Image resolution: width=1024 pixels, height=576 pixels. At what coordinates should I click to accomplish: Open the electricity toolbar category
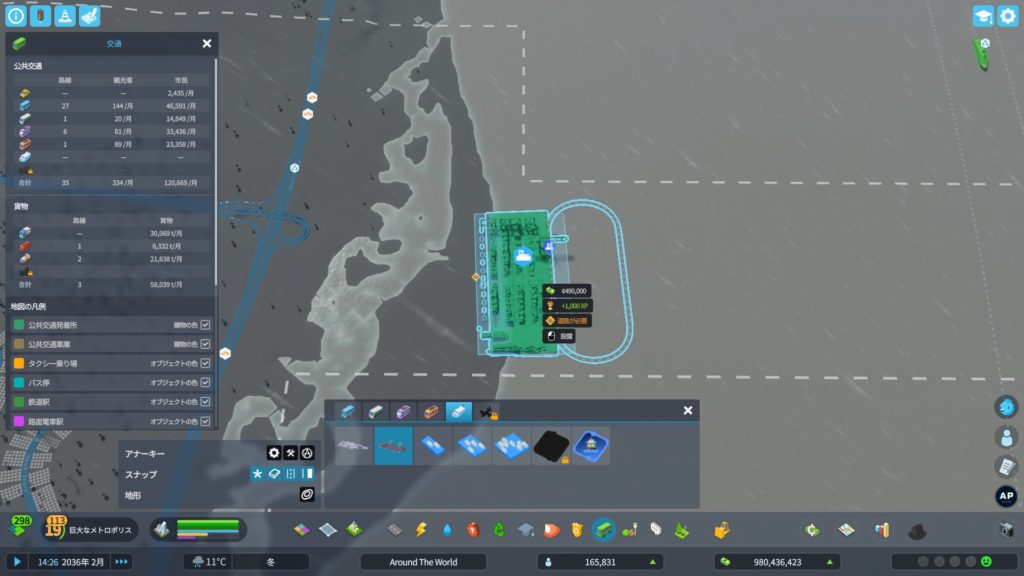421,529
